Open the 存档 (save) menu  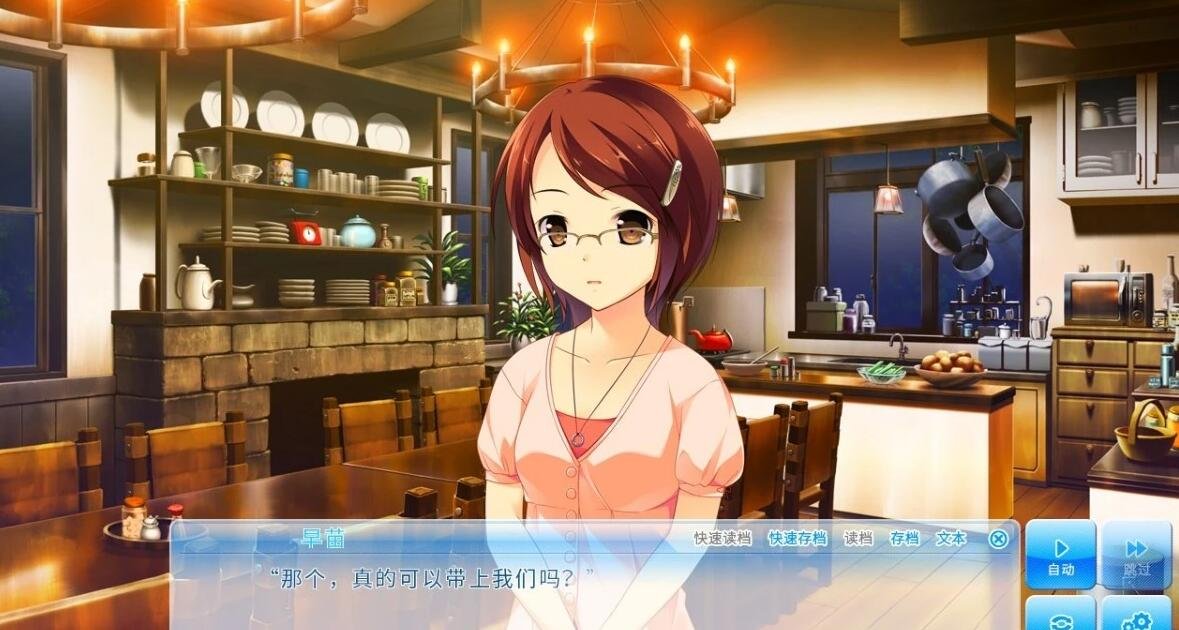pyautogui.click(x=904, y=538)
